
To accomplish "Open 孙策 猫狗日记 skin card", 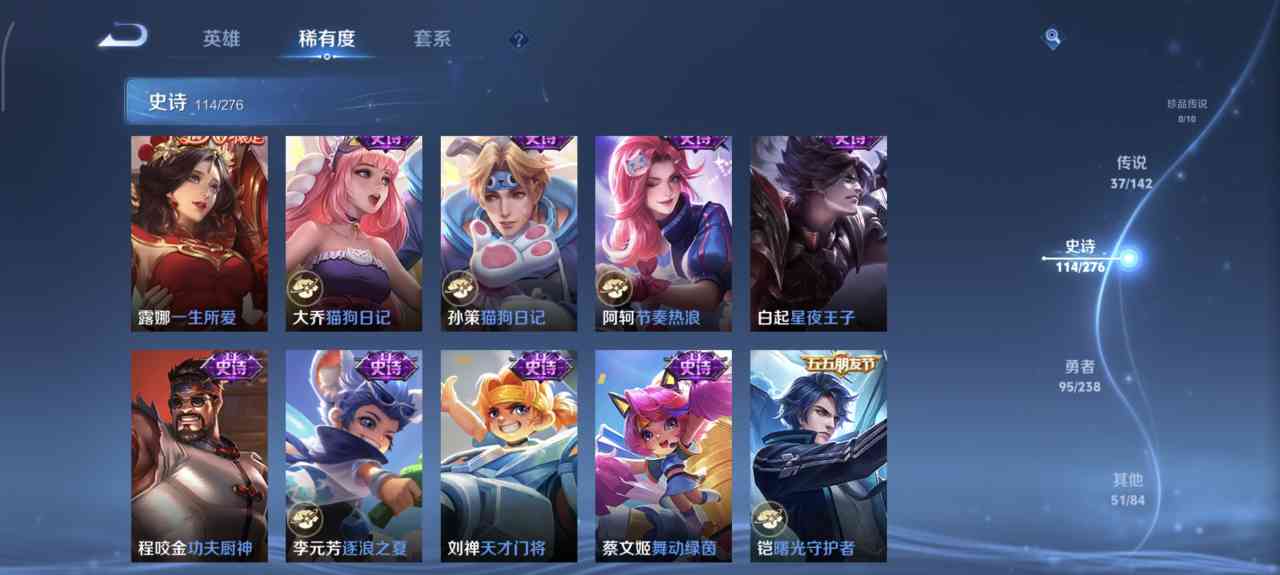I will (x=508, y=233).
